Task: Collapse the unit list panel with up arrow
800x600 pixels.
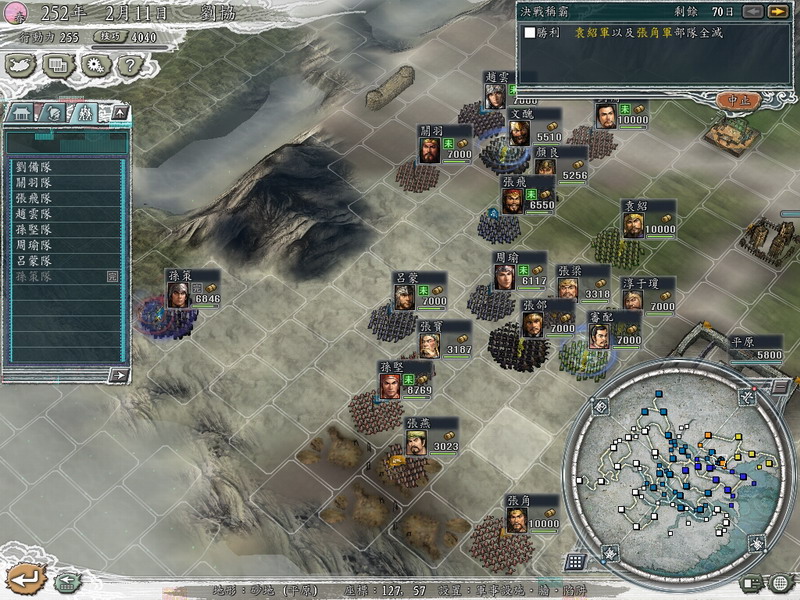Action: coord(119,112)
